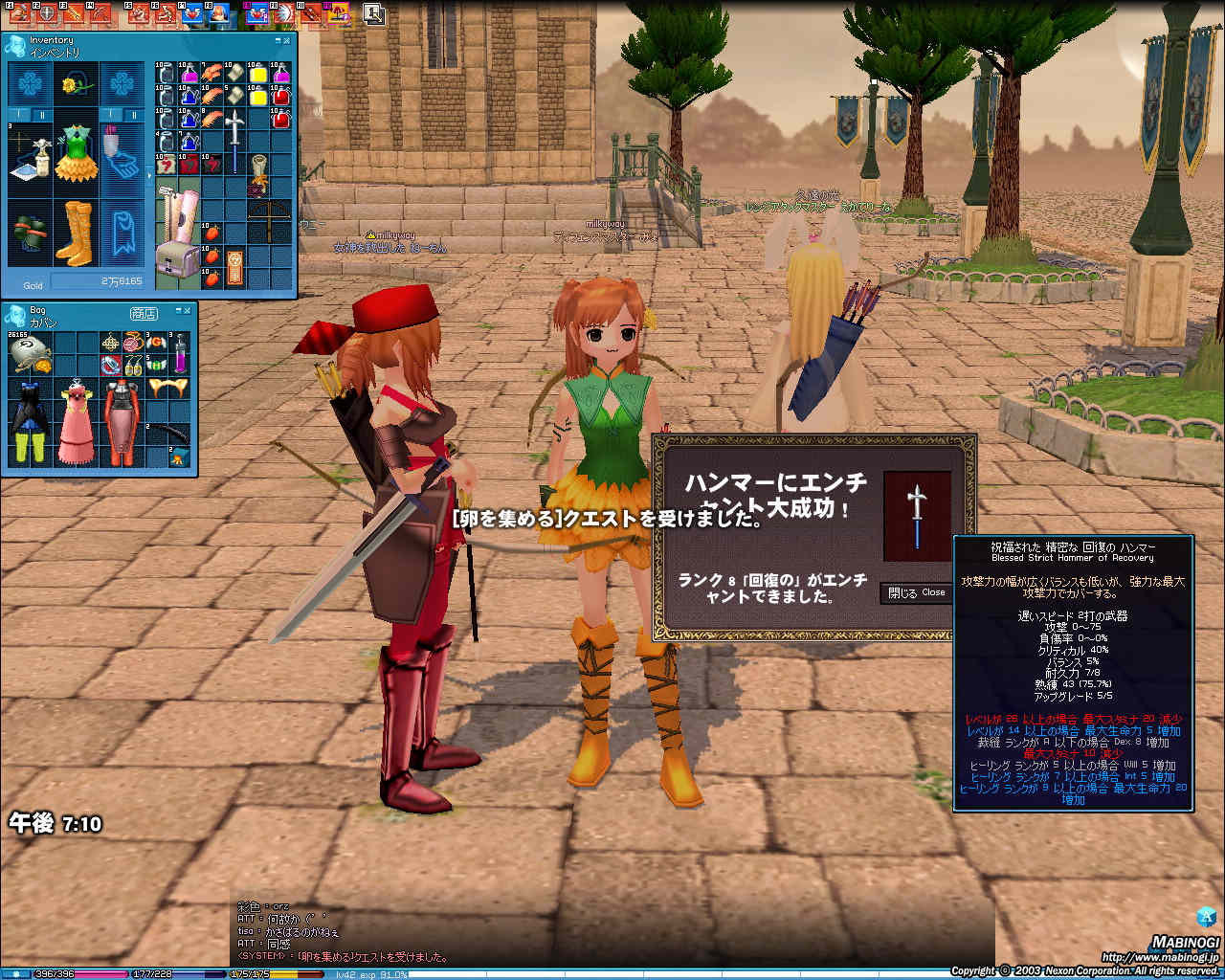The height and width of the screenshot is (980, 1225).
Task: Select the campfire kit in the Bag
Action: point(178,458)
